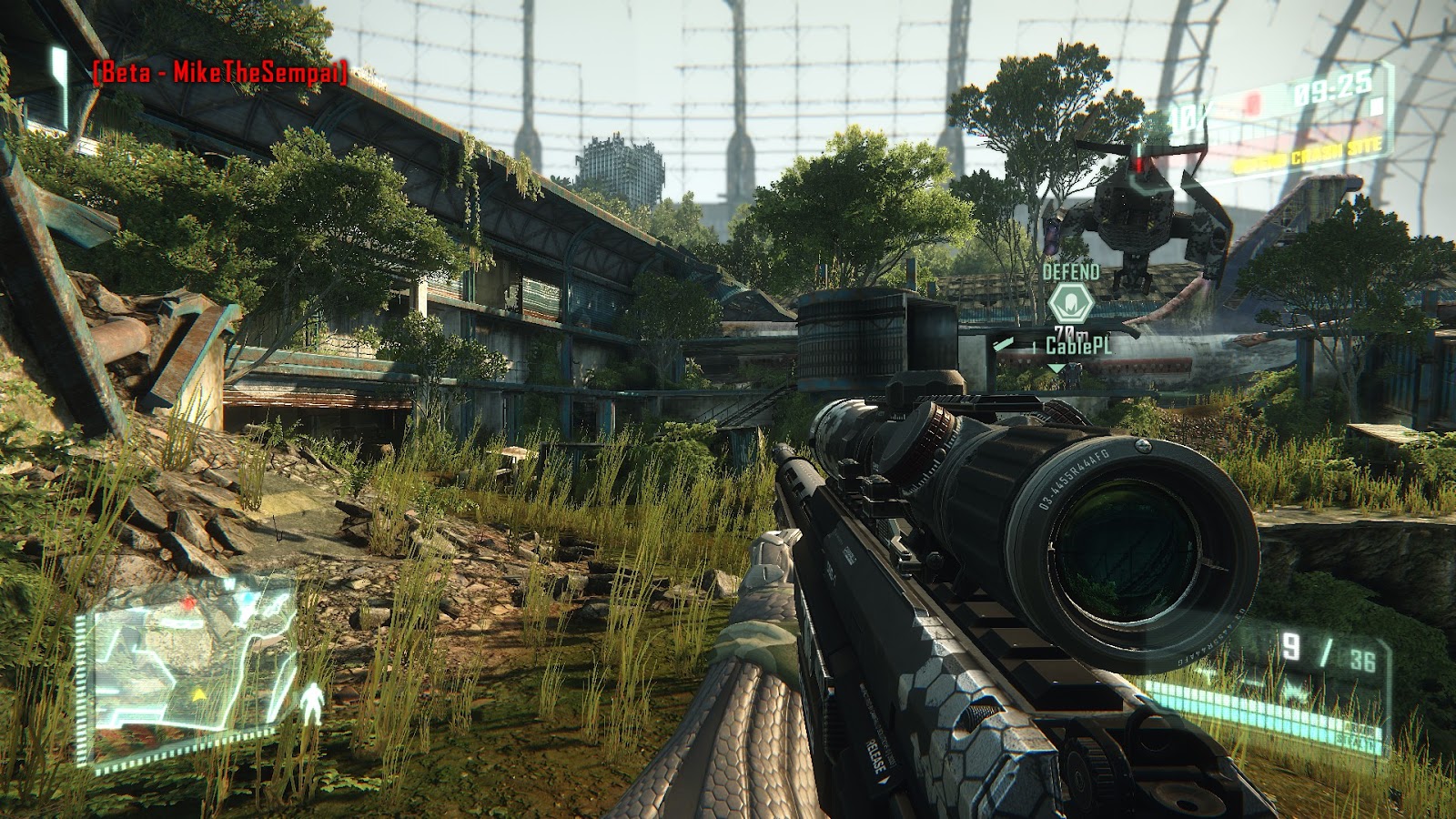Click the red alert square near match timer
1456x819 pixels.
(1255, 105)
